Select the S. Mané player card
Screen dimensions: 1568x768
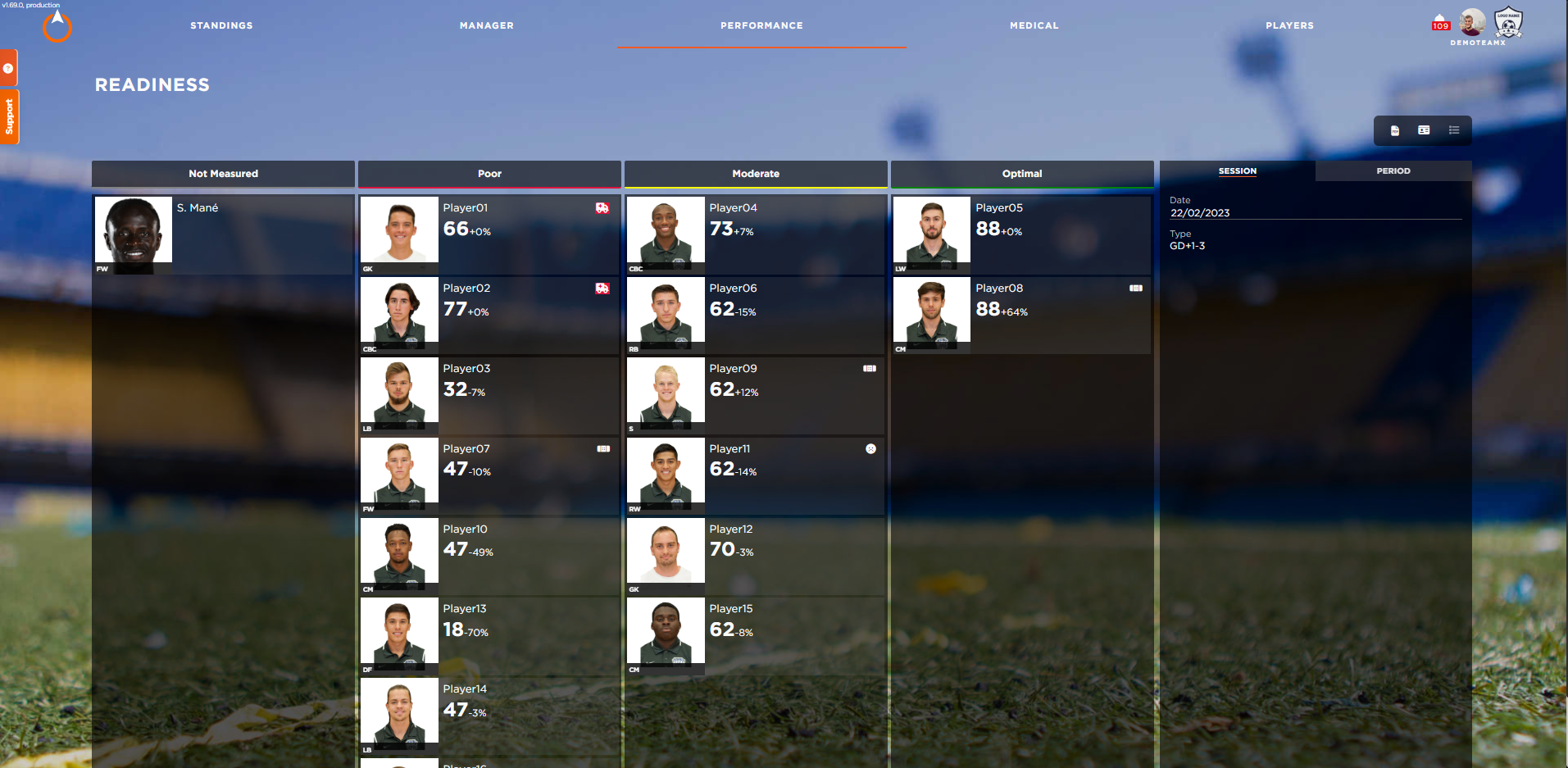223,234
